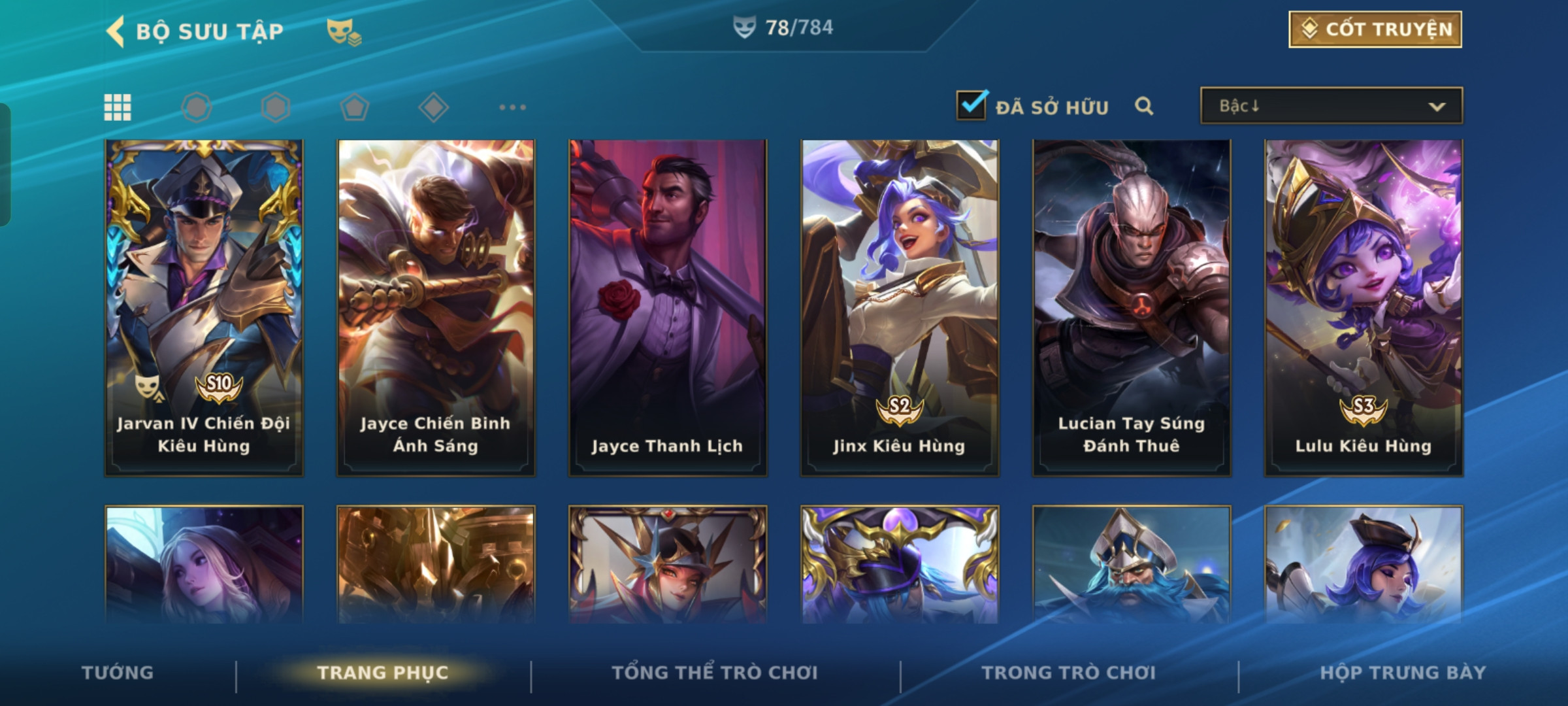Select the grid all-skins filter
The image size is (1568, 706).
(x=118, y=107)
